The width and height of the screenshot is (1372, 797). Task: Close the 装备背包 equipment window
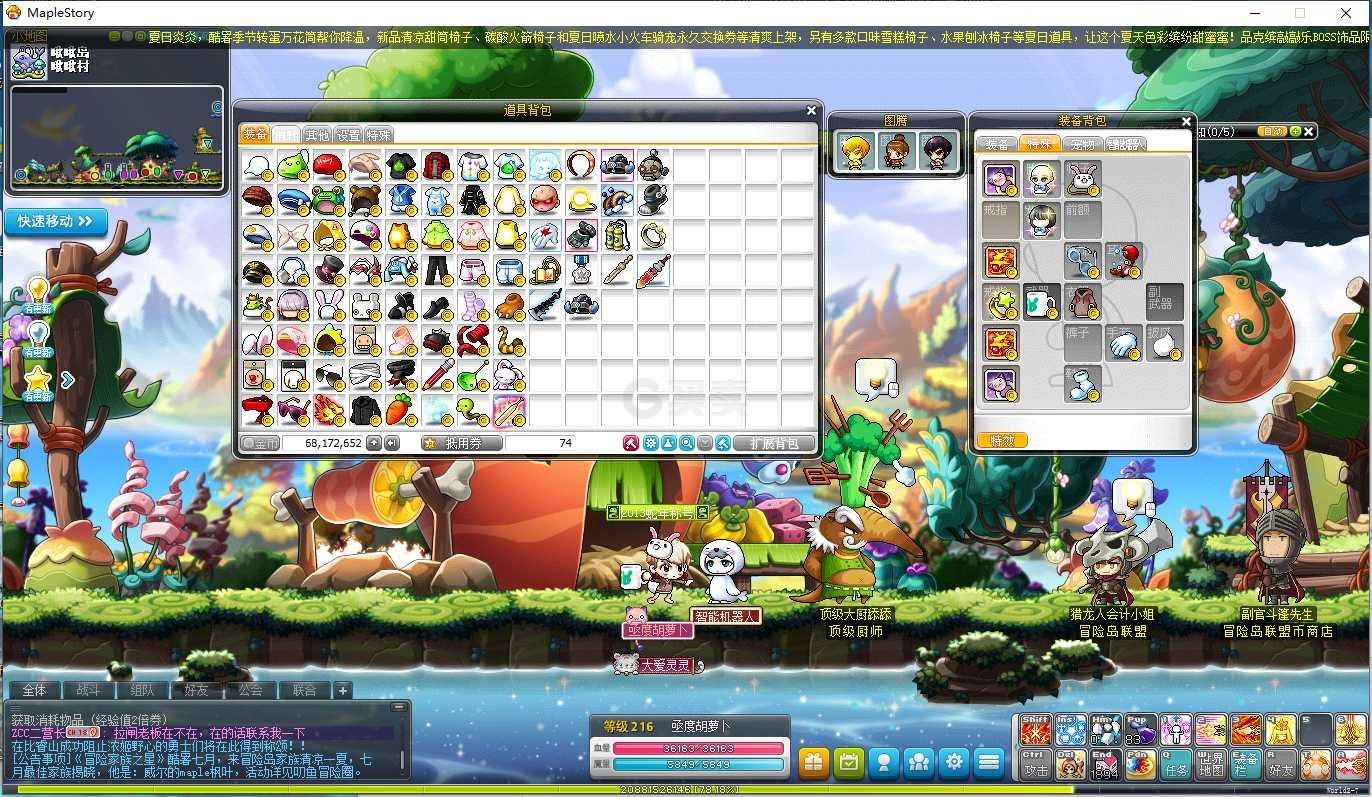[x=1186, y=122]
